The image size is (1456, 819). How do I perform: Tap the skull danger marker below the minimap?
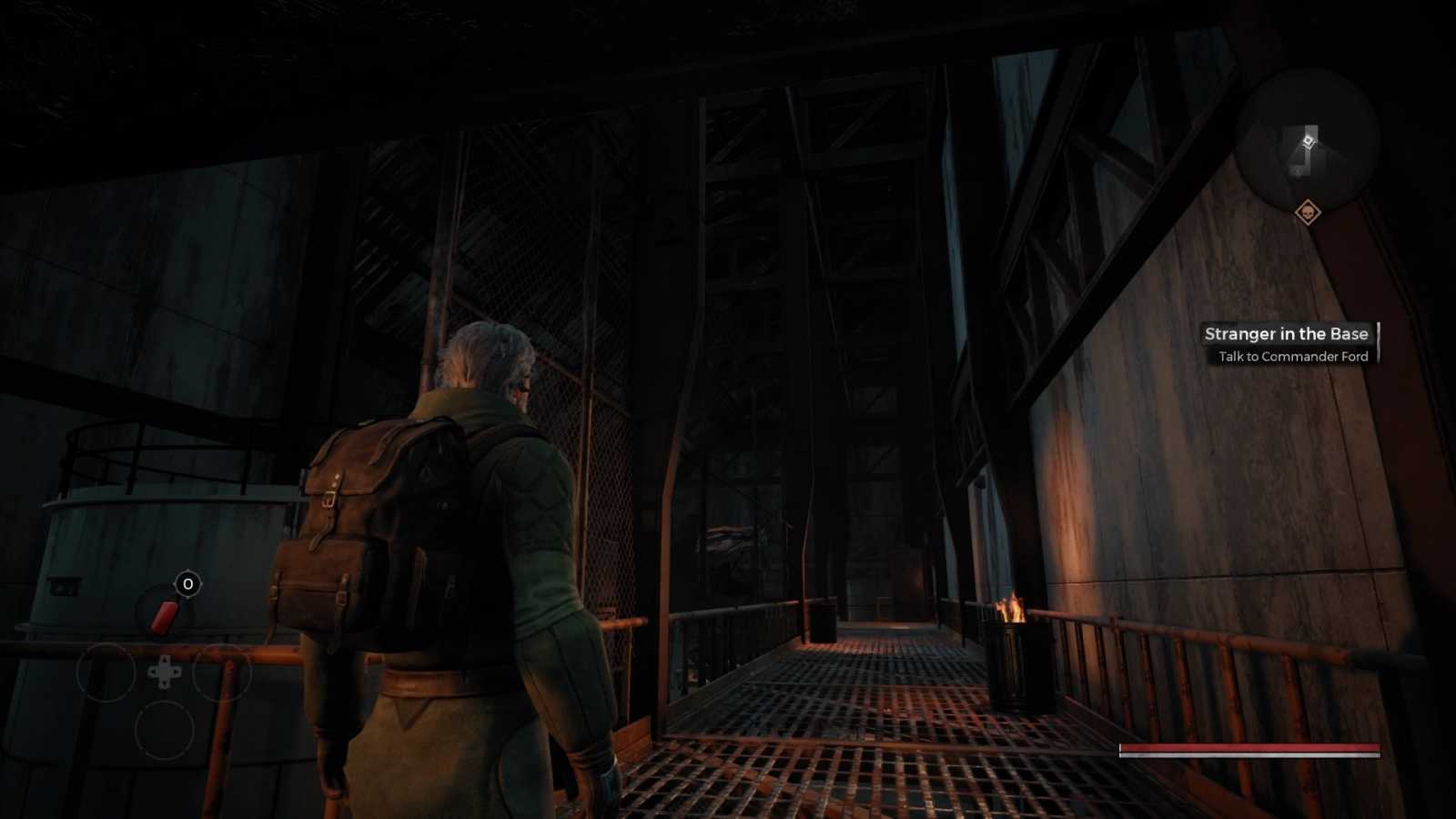(1307, 210)
